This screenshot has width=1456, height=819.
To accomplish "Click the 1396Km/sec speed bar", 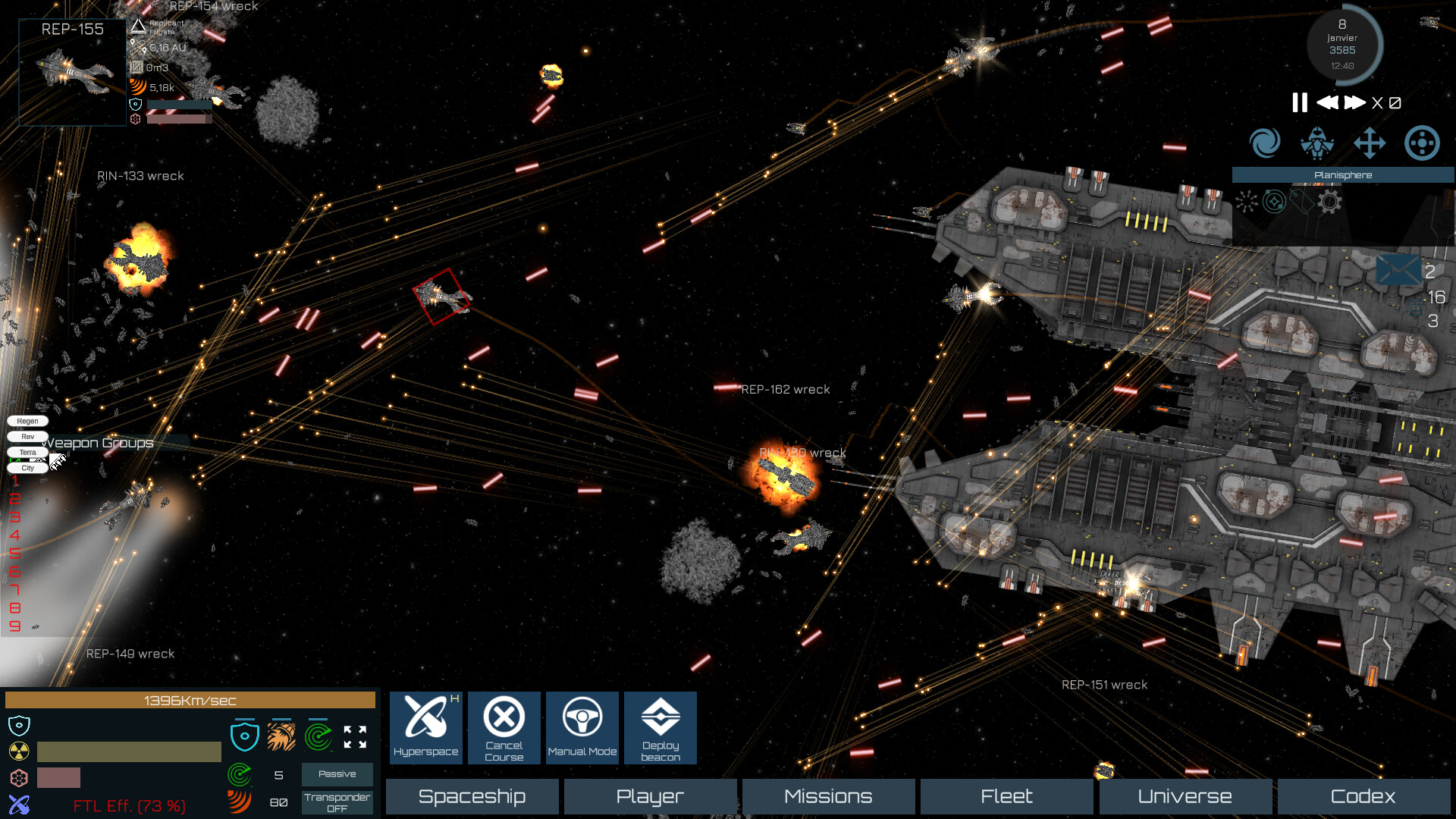I will [x=190, y=700].
